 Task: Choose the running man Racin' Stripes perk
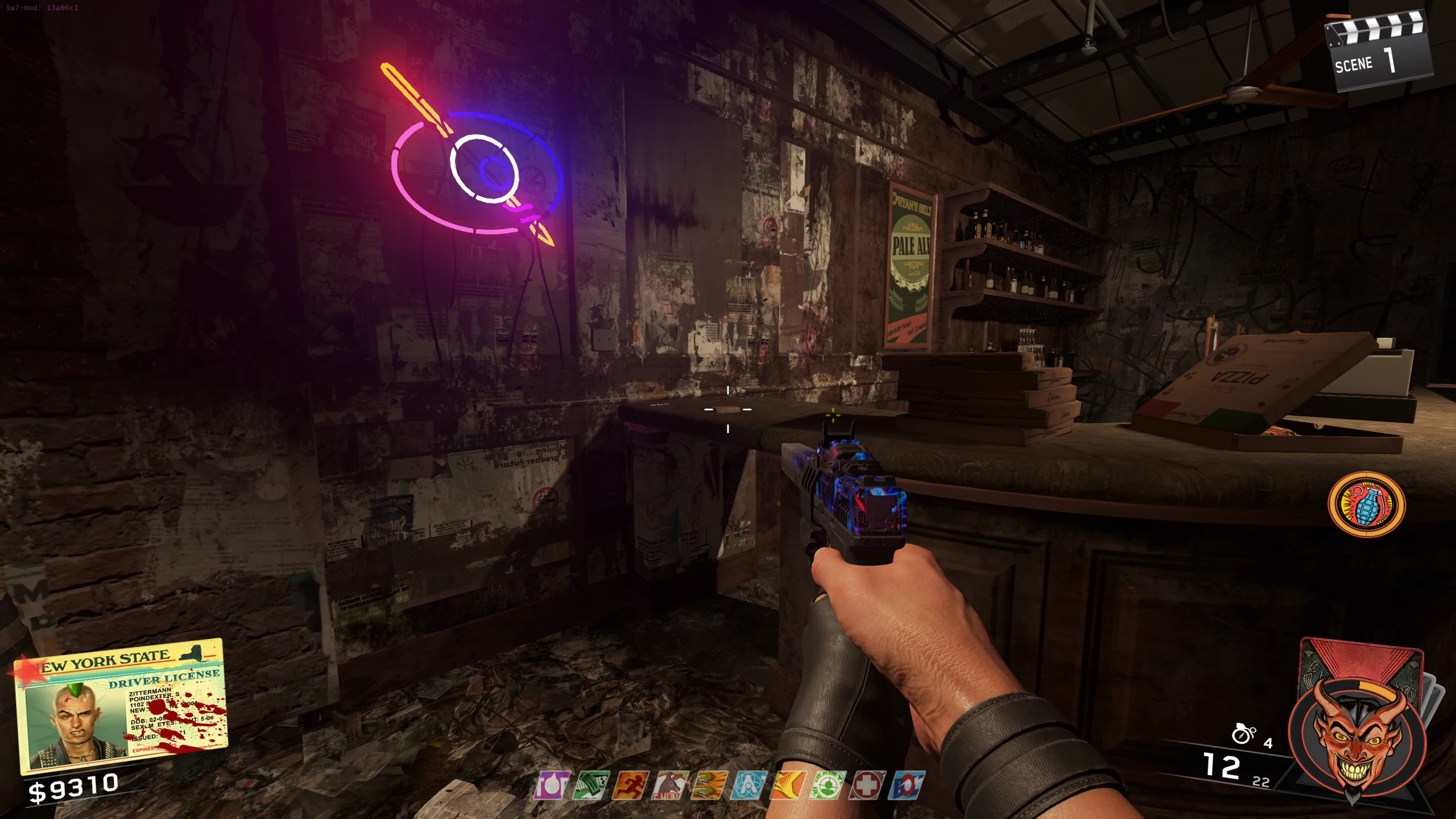[x=630, y=785]
